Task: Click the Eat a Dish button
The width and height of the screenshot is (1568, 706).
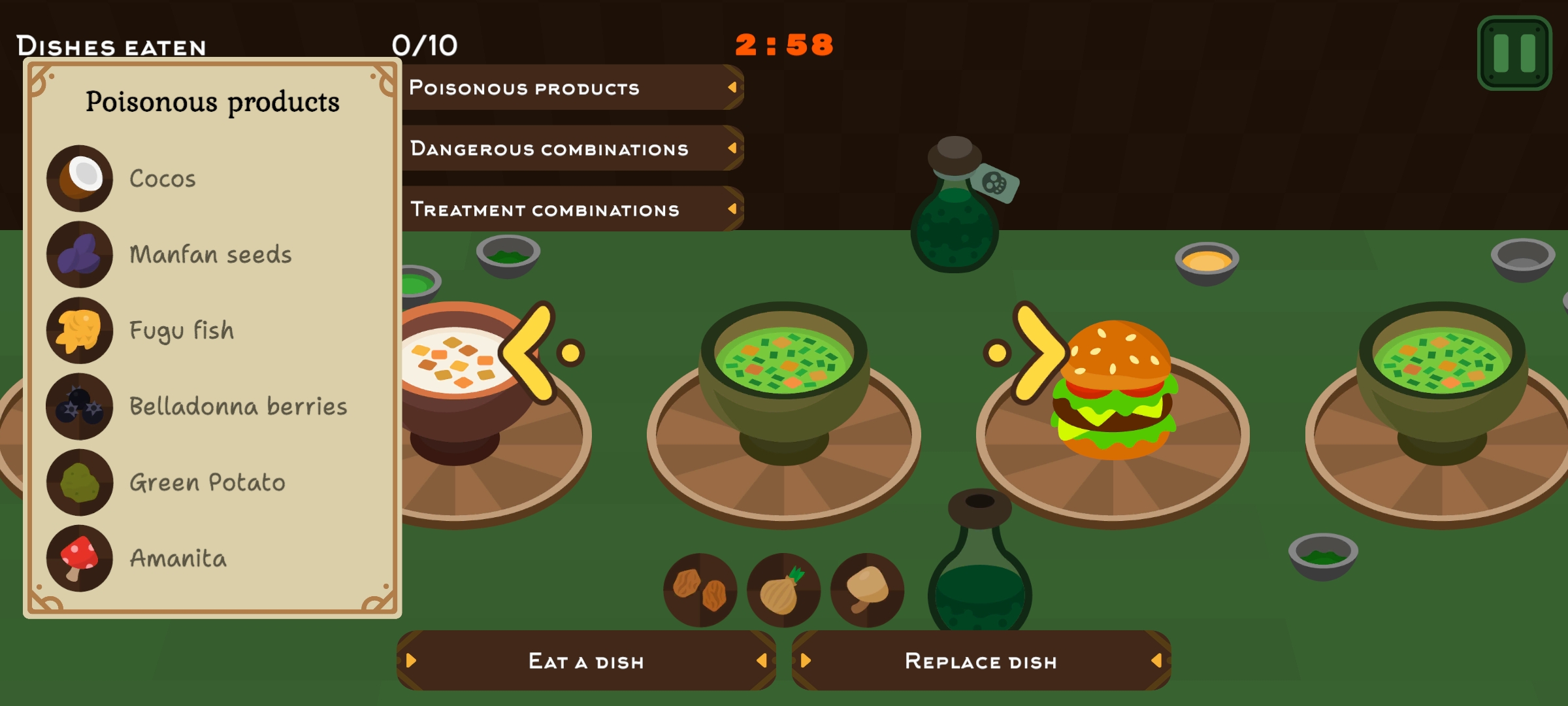Action: coord(586,661)
